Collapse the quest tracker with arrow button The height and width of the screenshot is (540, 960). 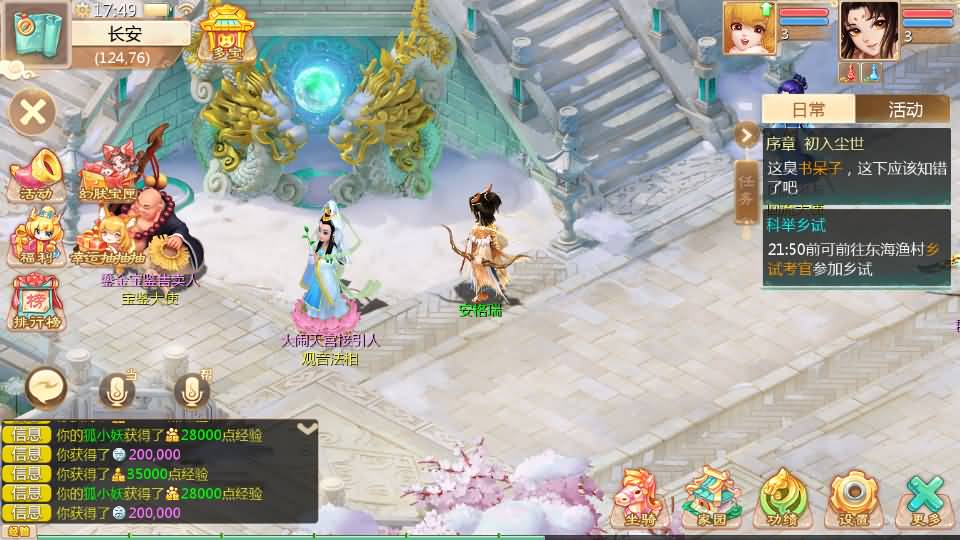(748, 134)
